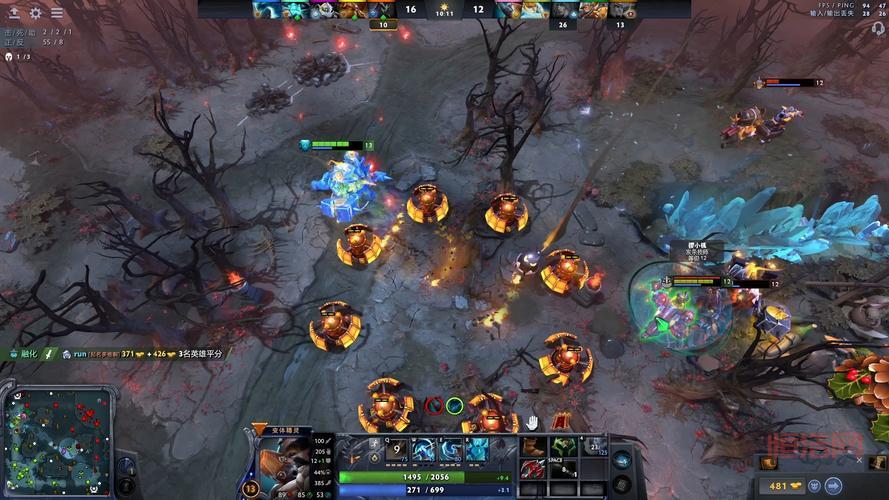Screen dimensions: 889x500
Task: Activate the Q ability showing cooldown 9
Action: (396, 450)
